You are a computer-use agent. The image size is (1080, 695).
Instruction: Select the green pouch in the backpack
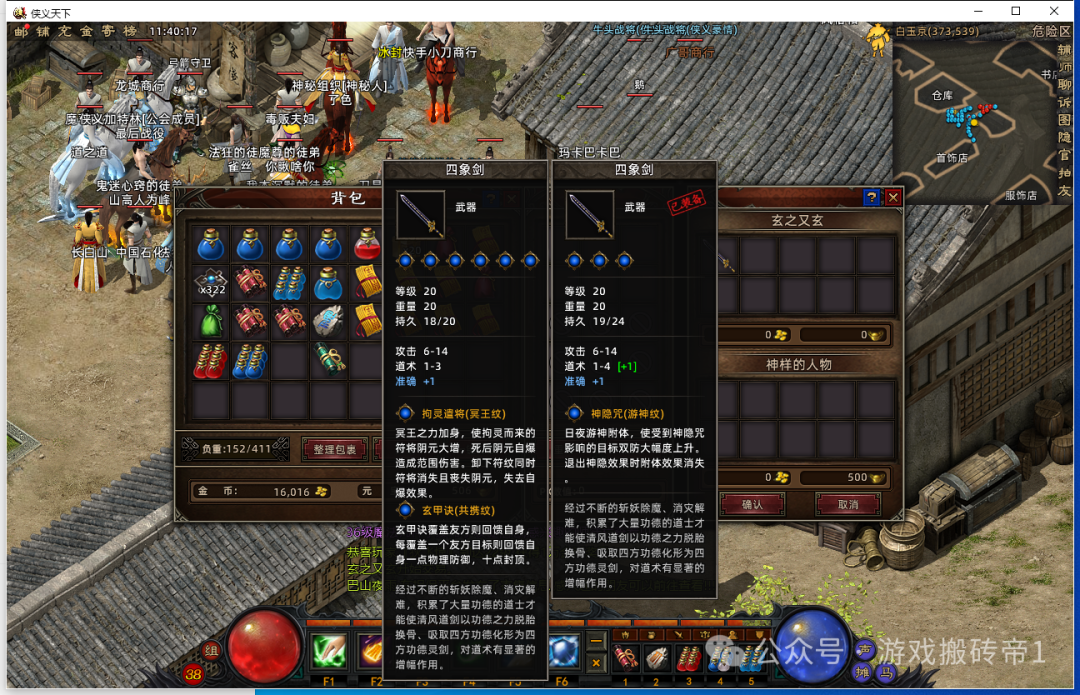pyautogui.click(x=211, y=320)
